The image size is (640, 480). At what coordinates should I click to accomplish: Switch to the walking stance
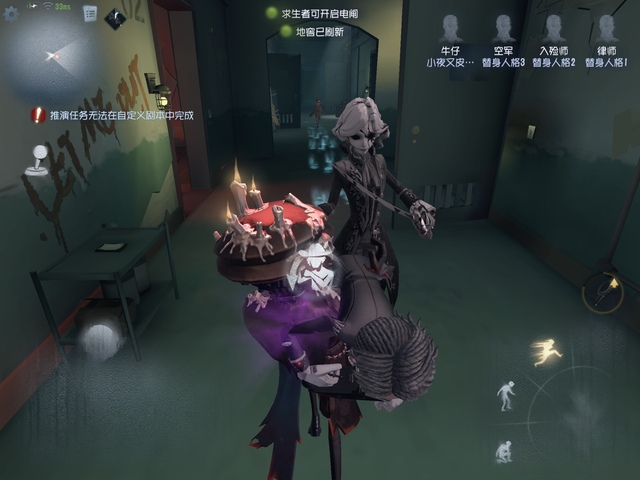click(x=507, y=395)
